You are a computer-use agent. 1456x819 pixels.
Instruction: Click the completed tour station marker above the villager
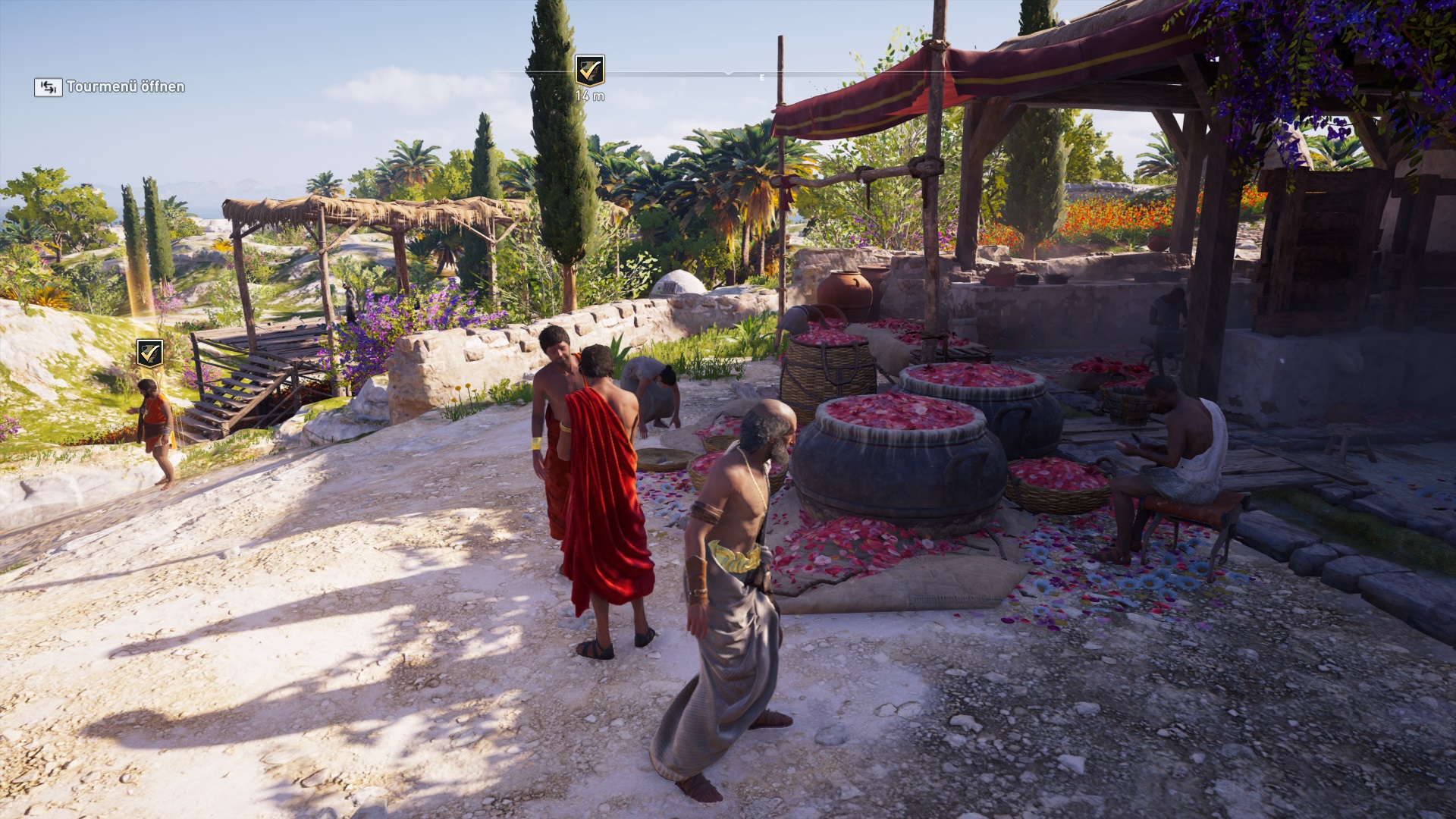[x=149, y=353]
